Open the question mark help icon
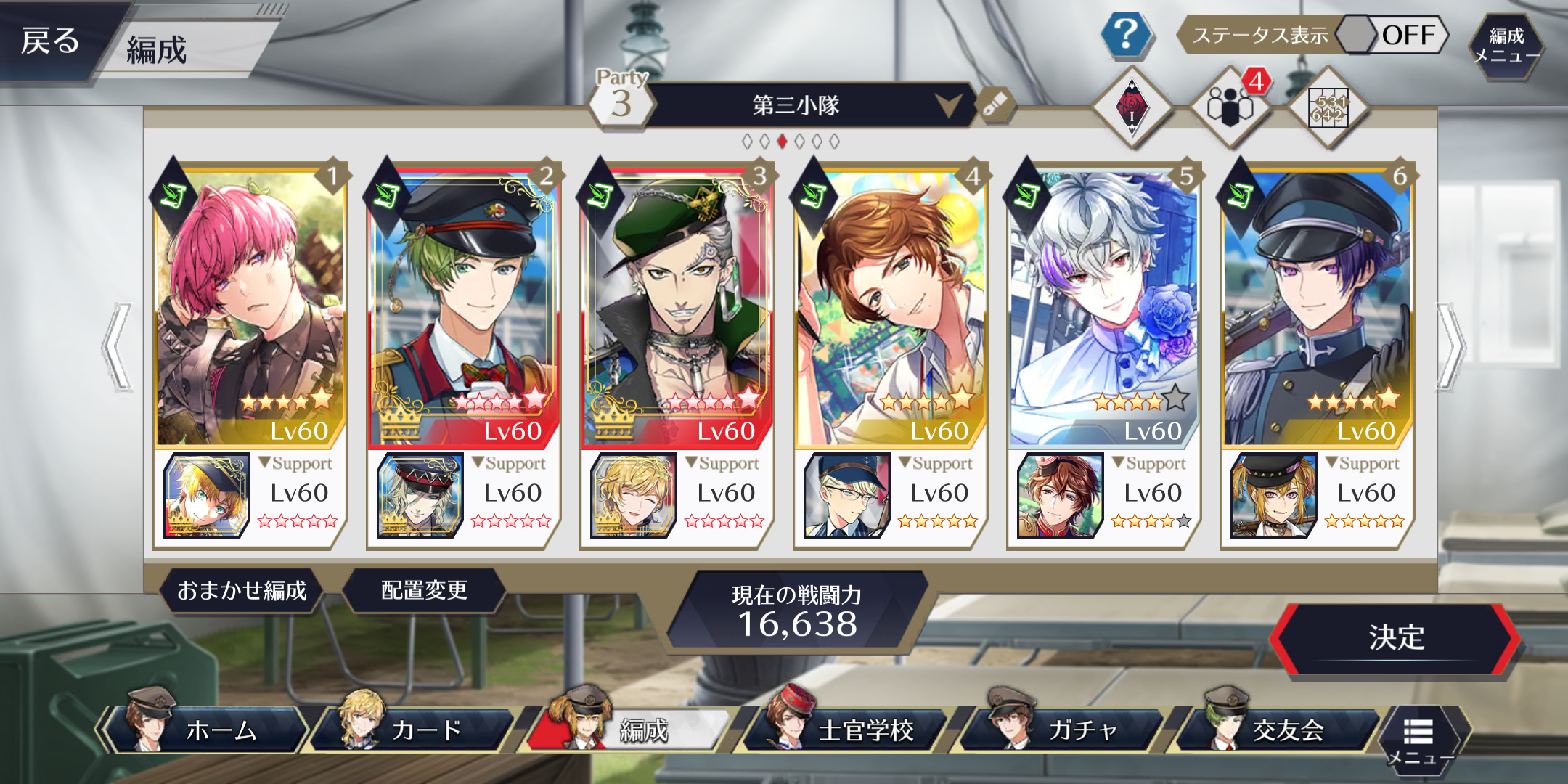 [1125, 34]
